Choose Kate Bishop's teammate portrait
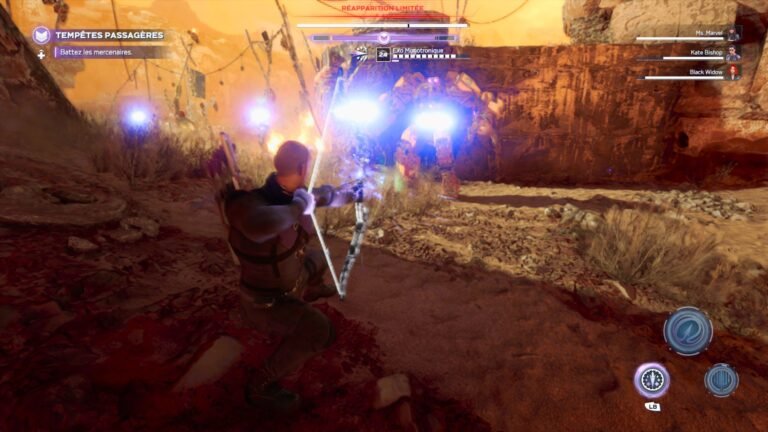 [733, 53]
